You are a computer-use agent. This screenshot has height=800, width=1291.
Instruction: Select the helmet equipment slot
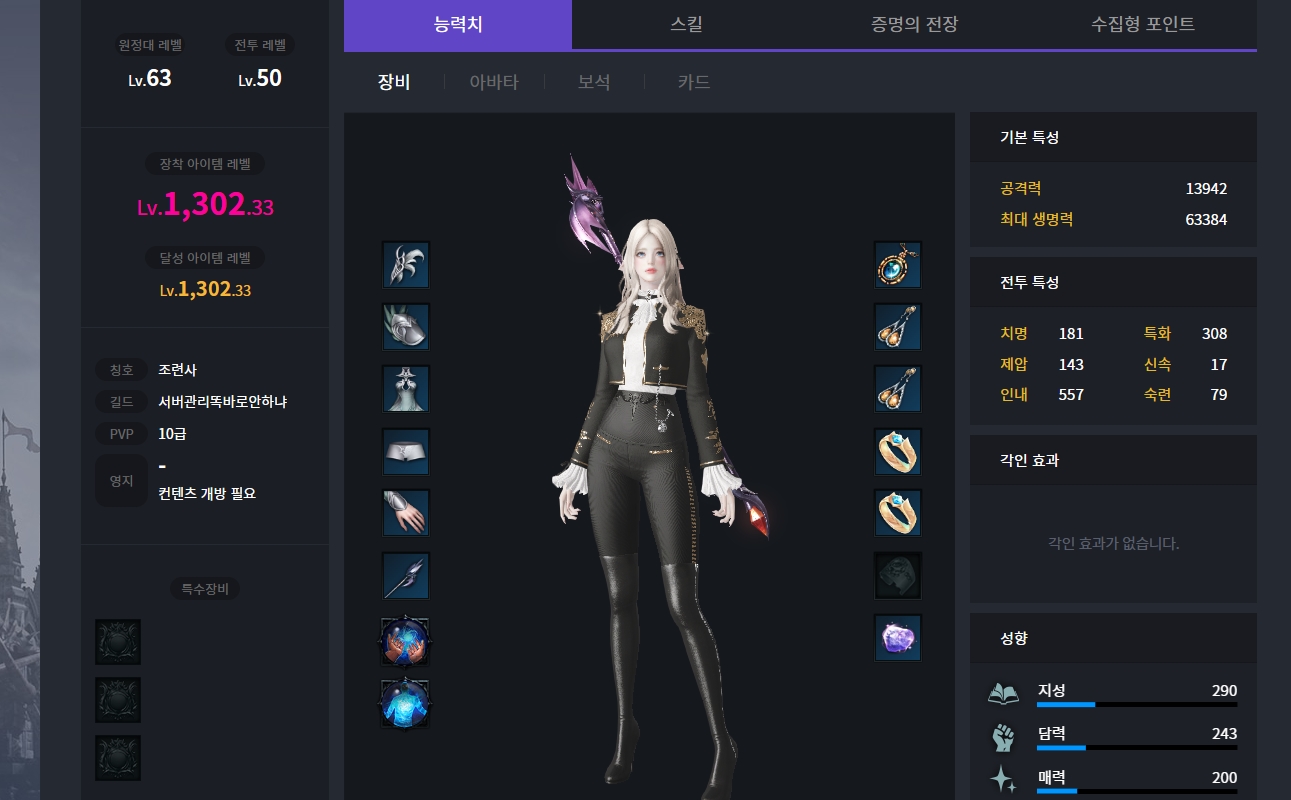[406, 265]
